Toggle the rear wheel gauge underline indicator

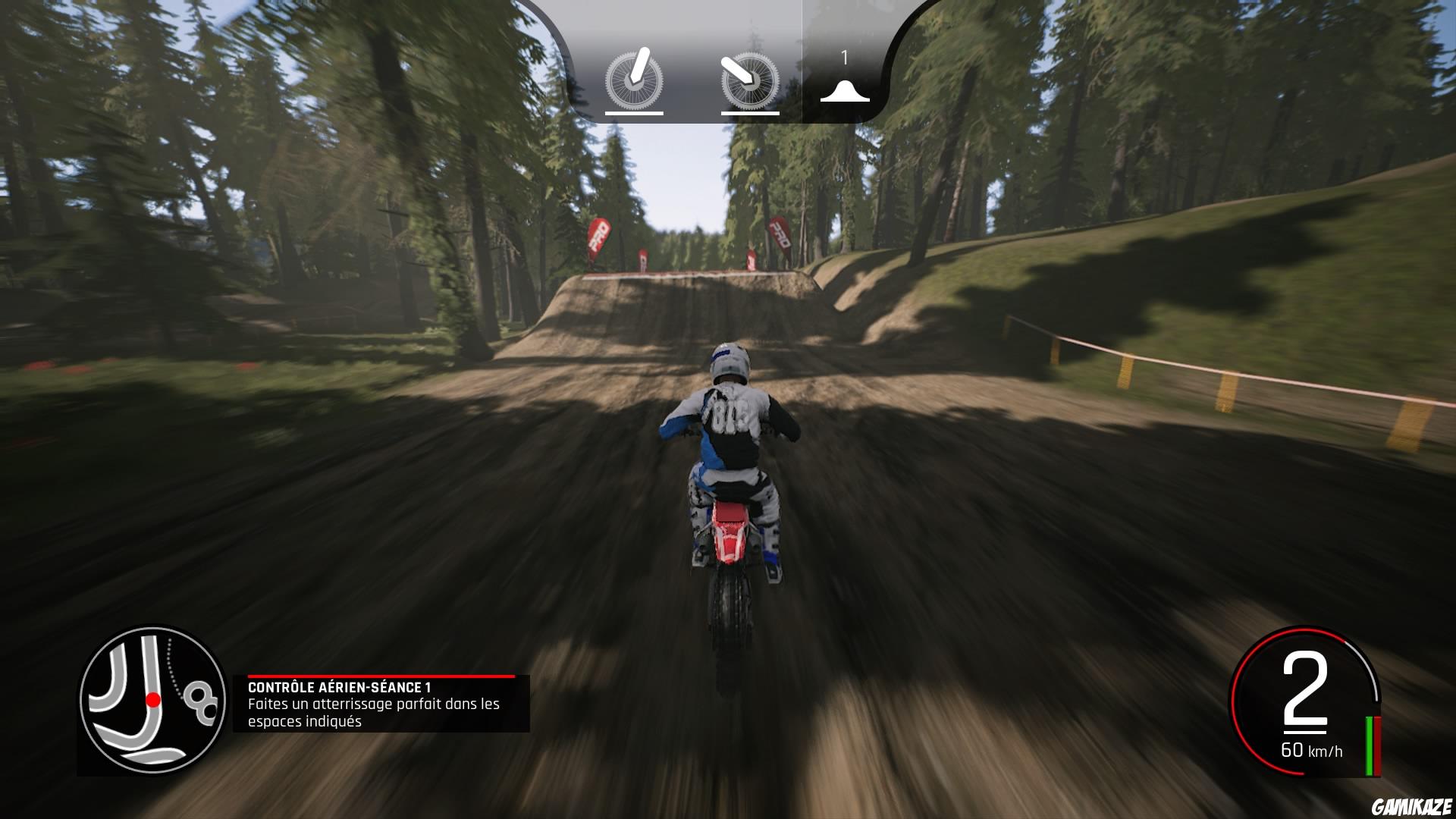point(749,114)
